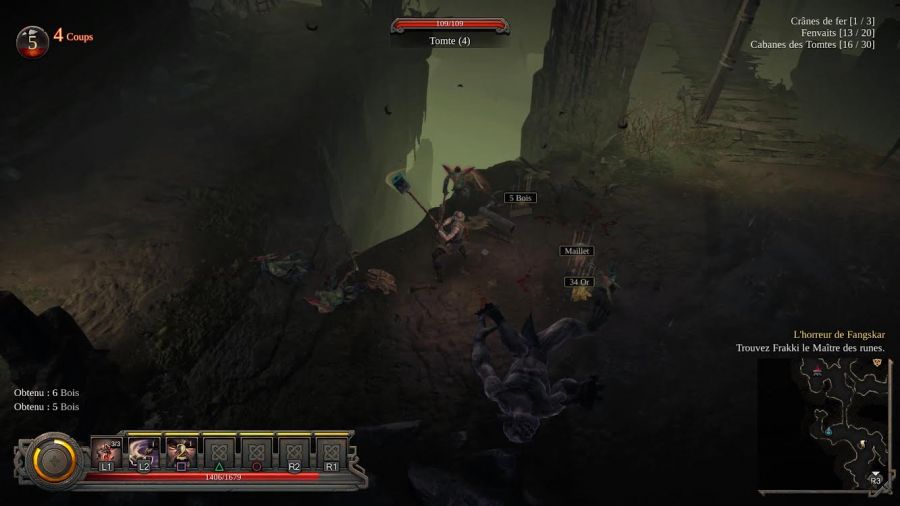This screenshot has height=506, width=900.
Task: Click the circular orange gauge beside the skill bar
Action: (x=54, y=460)
